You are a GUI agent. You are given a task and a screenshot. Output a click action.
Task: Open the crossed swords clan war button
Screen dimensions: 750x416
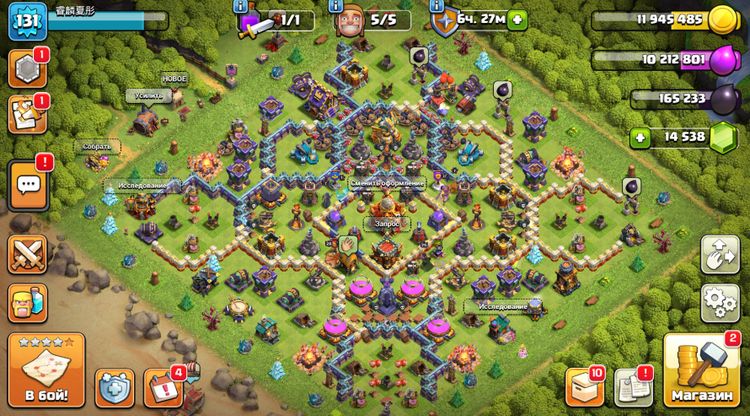pyautogui.click(x=28, y=253)
